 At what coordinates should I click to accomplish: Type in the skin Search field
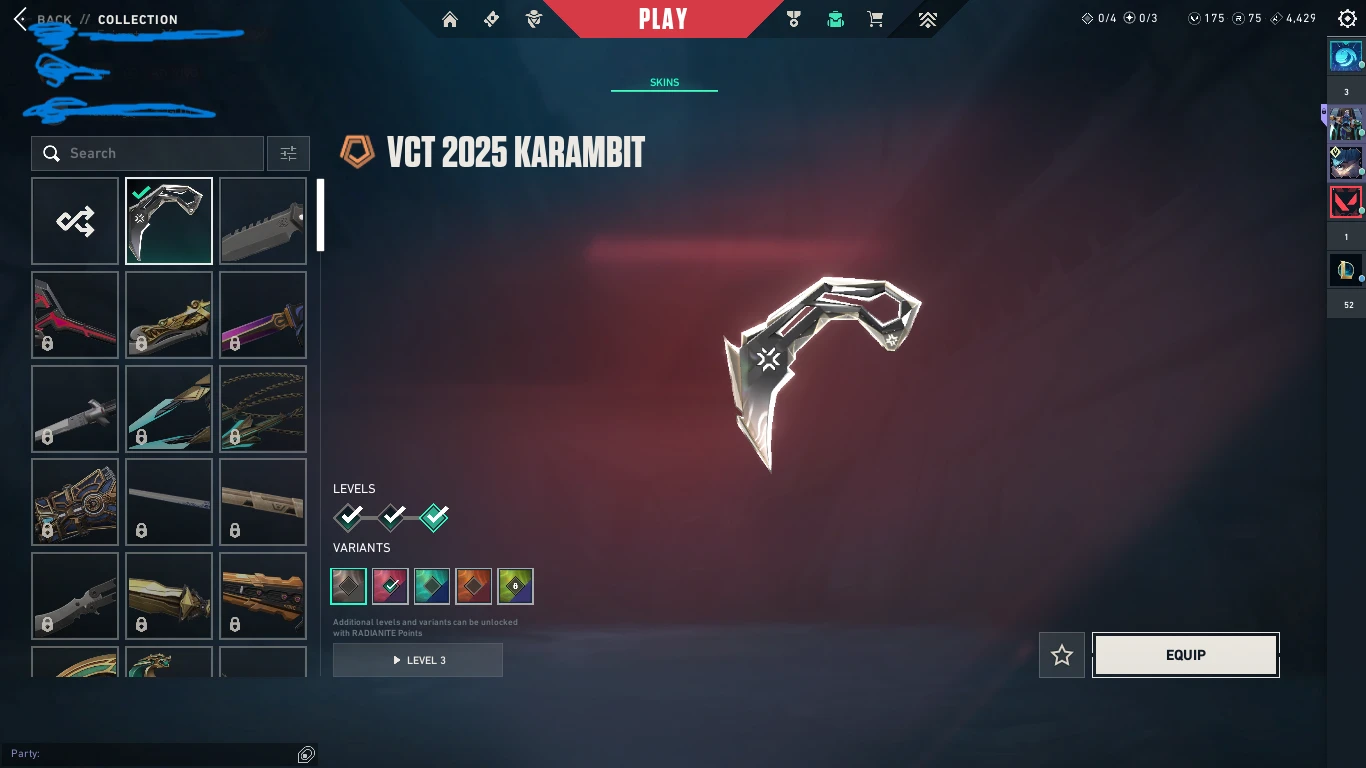[x=160, y=154]
